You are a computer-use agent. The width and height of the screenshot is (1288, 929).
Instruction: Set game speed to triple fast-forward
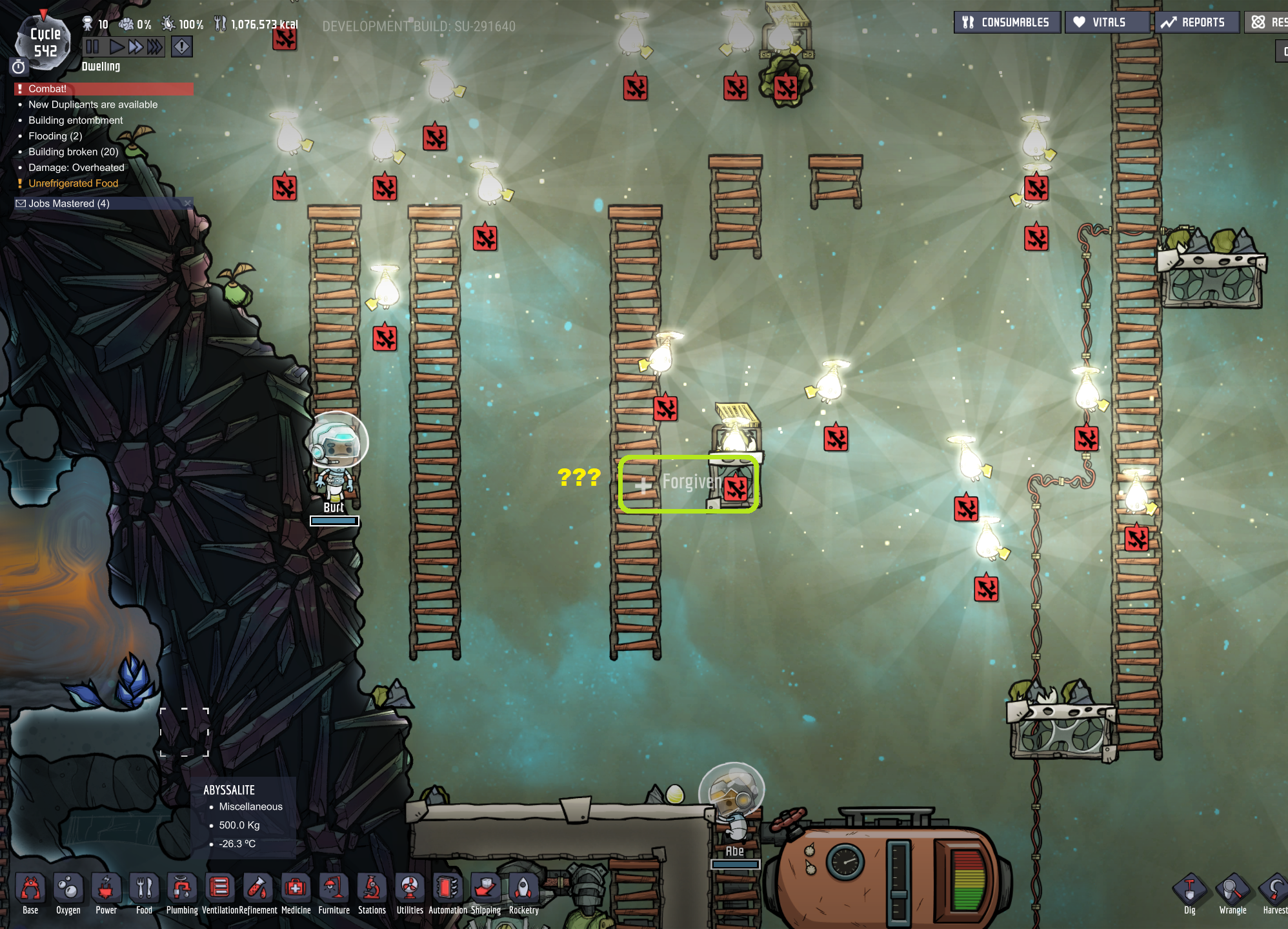[155, 46]
